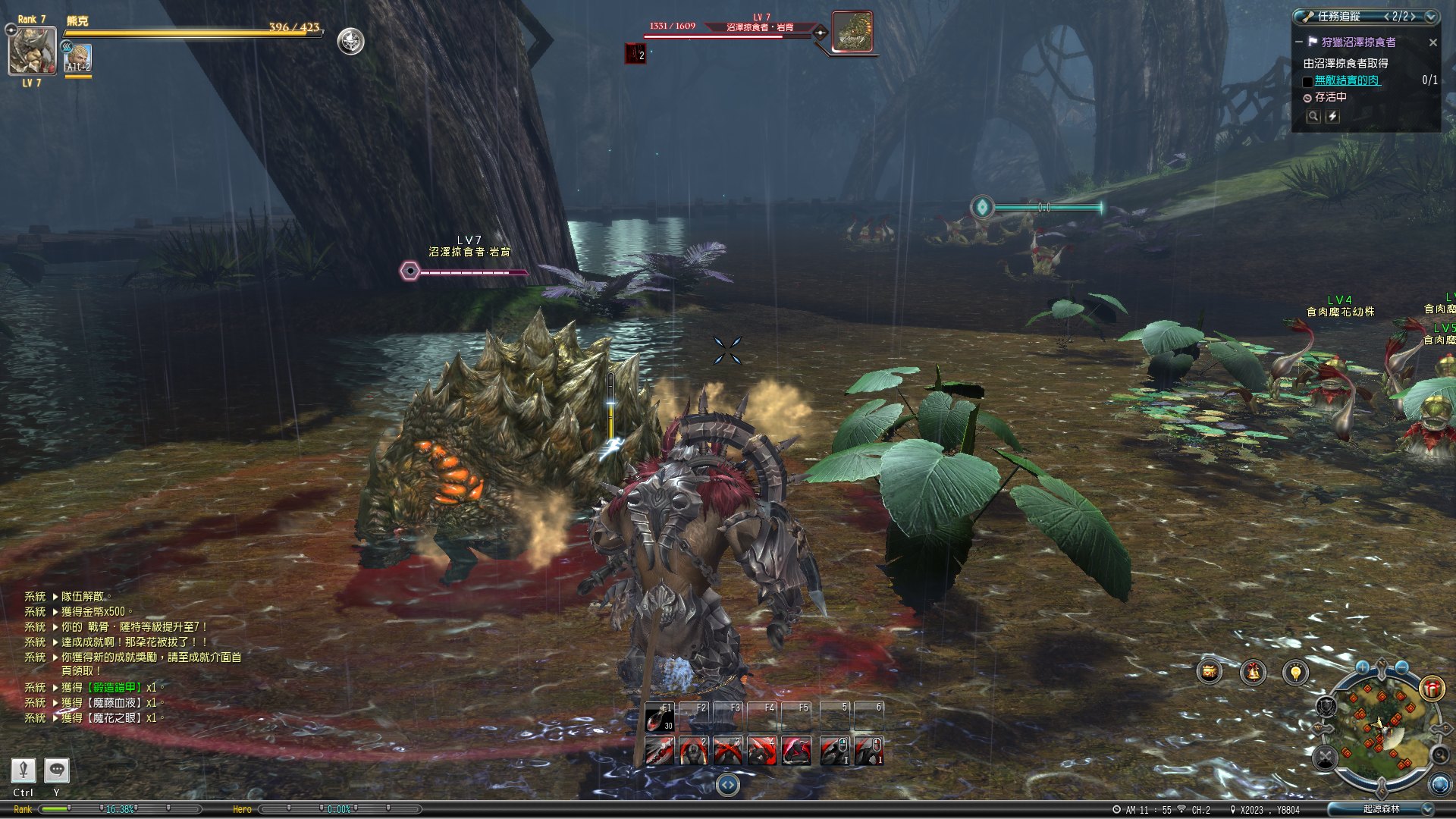The image size is (1456, 819).
Task: Toggle the hotbar swap arrows button
Action: pos(727,785)
